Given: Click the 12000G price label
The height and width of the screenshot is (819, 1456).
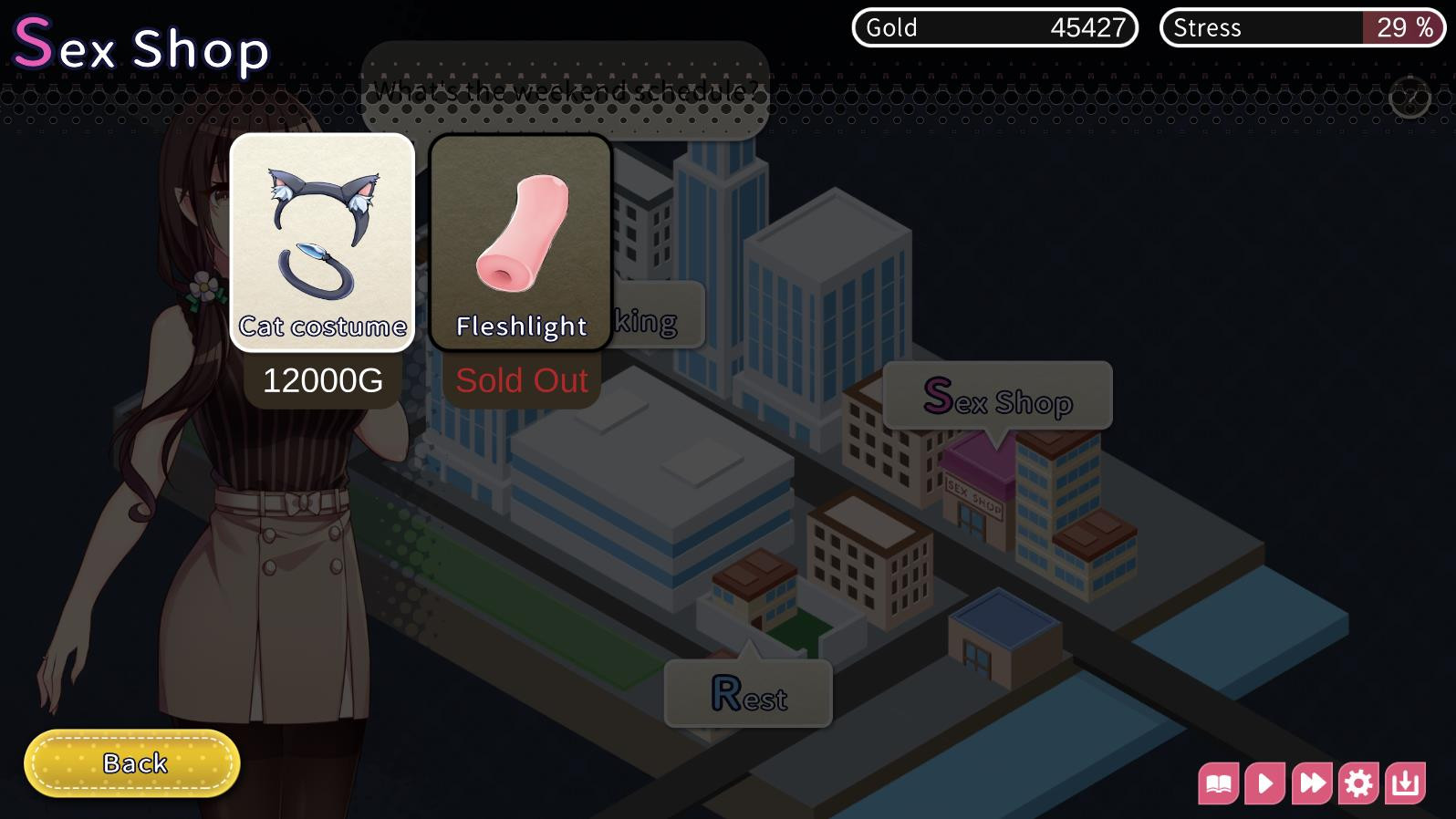Looking at the screenshot, I should click(x=322, y=380).
